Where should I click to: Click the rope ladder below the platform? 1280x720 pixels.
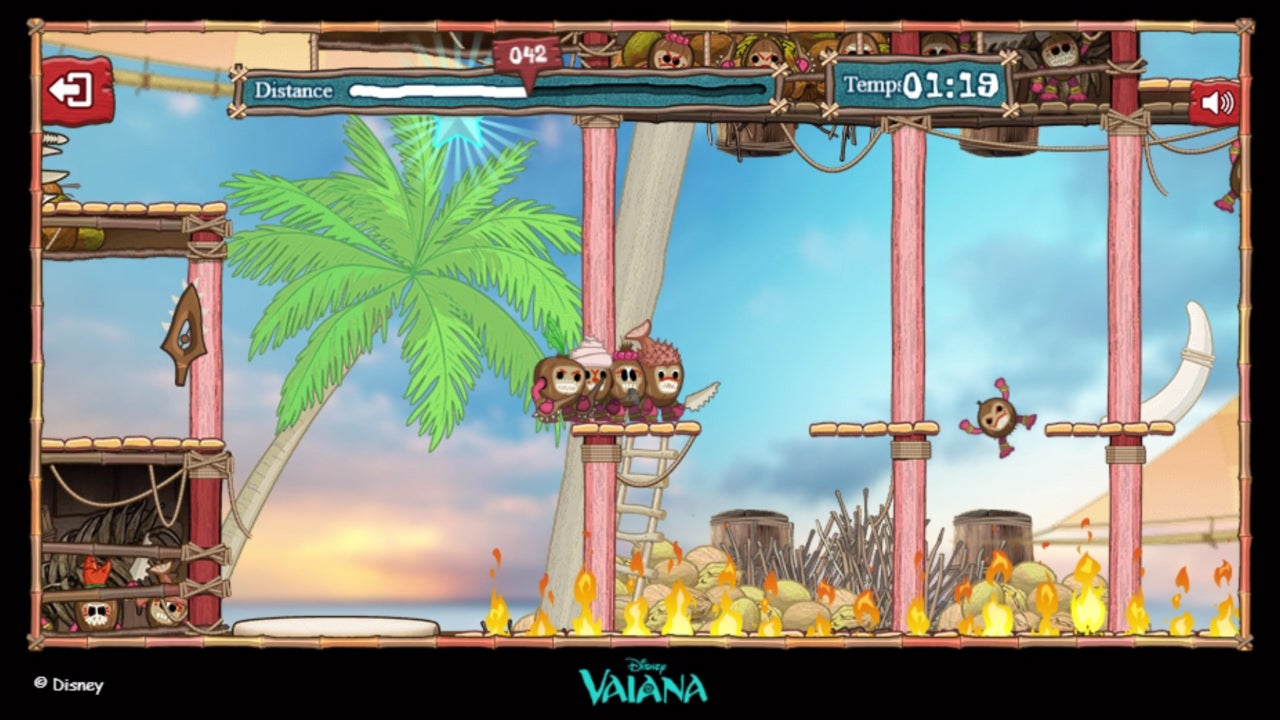[640, 490]
